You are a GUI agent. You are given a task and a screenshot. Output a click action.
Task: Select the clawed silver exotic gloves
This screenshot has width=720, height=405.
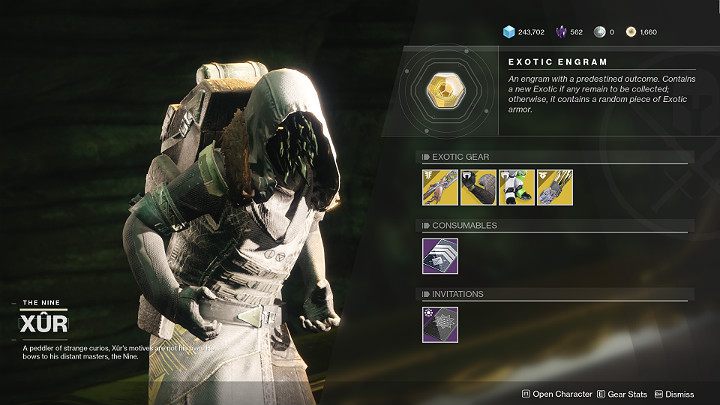coord(555,186)
